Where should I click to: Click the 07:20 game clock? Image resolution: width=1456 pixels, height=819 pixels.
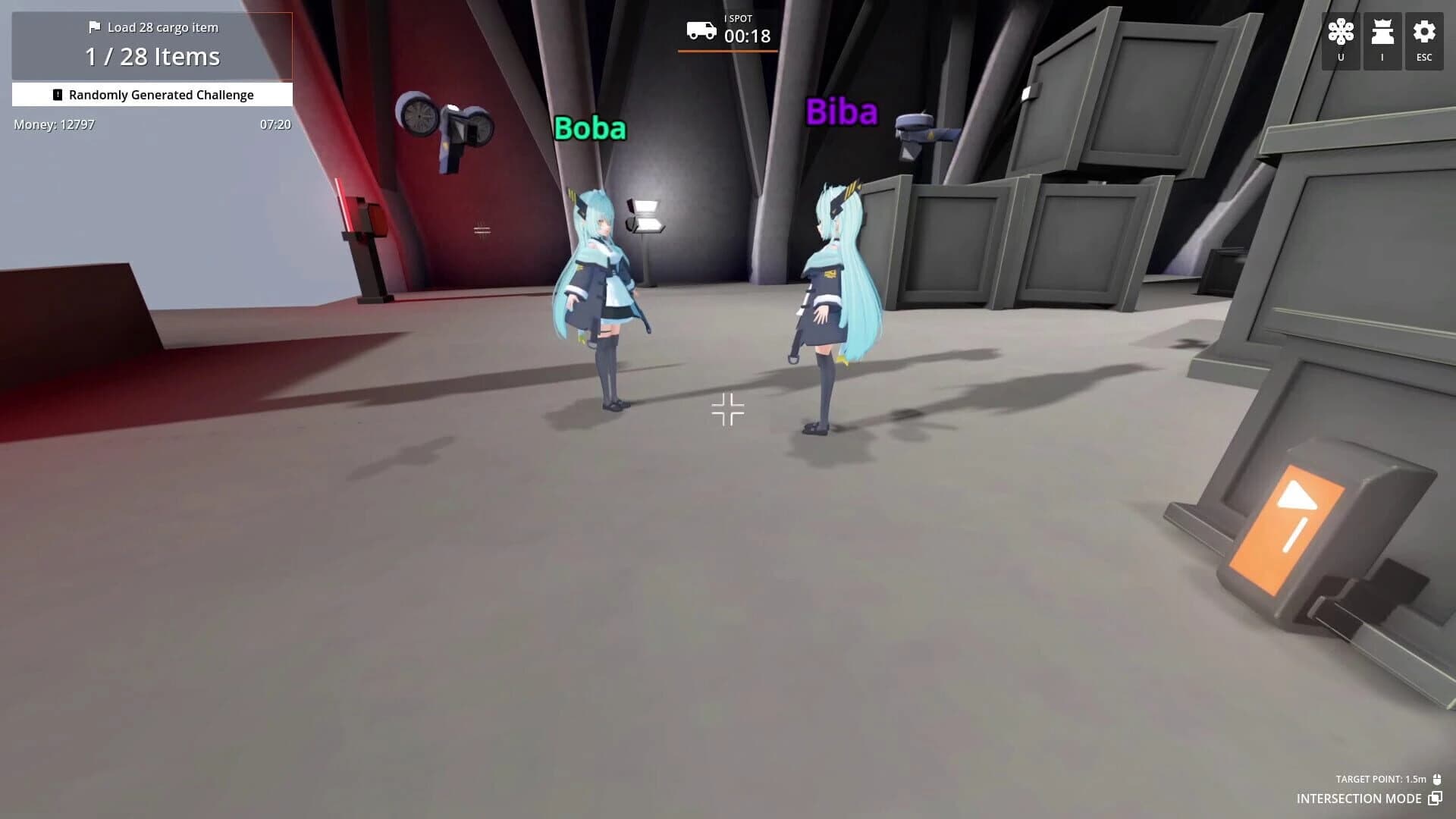click(x=275, y=124)
